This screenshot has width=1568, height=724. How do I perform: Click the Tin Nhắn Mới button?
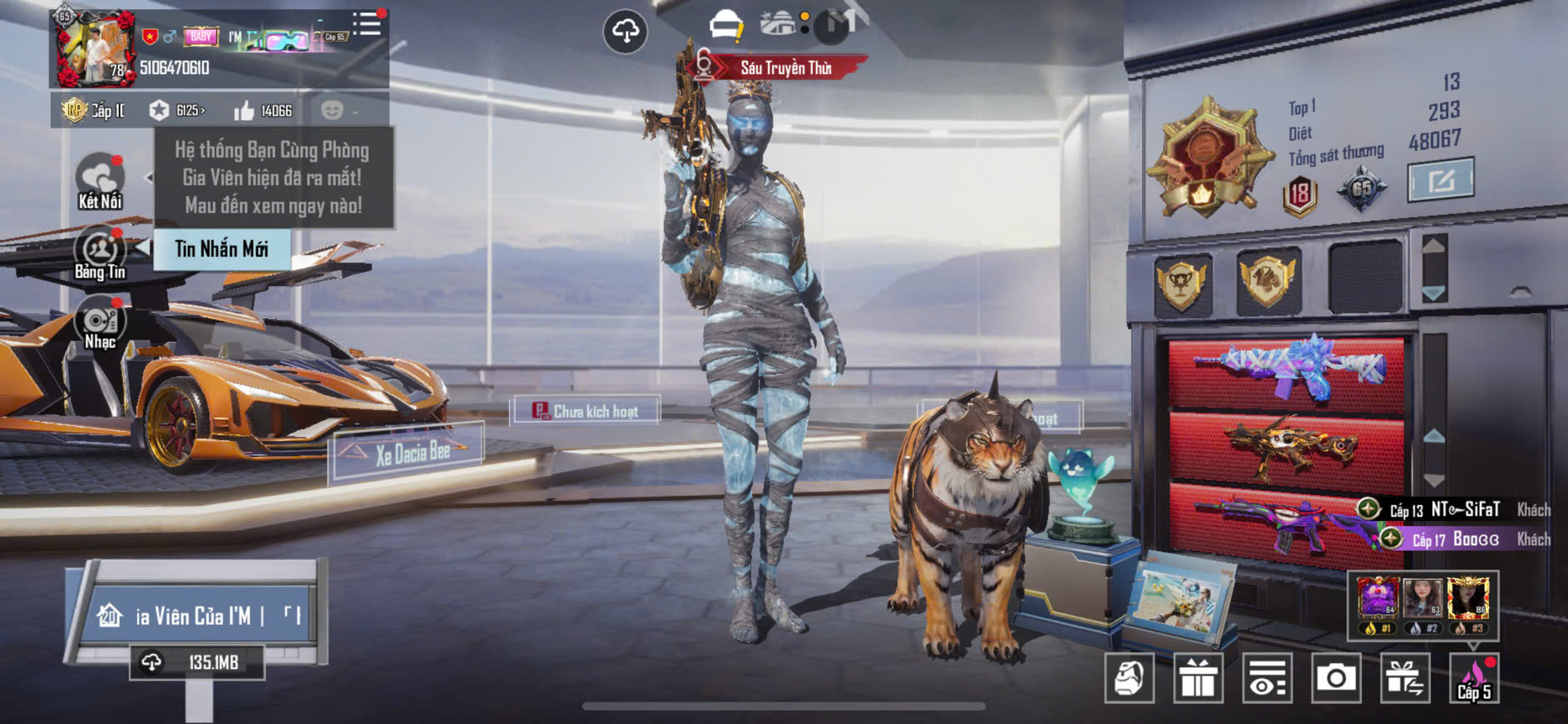coord(221,249)
